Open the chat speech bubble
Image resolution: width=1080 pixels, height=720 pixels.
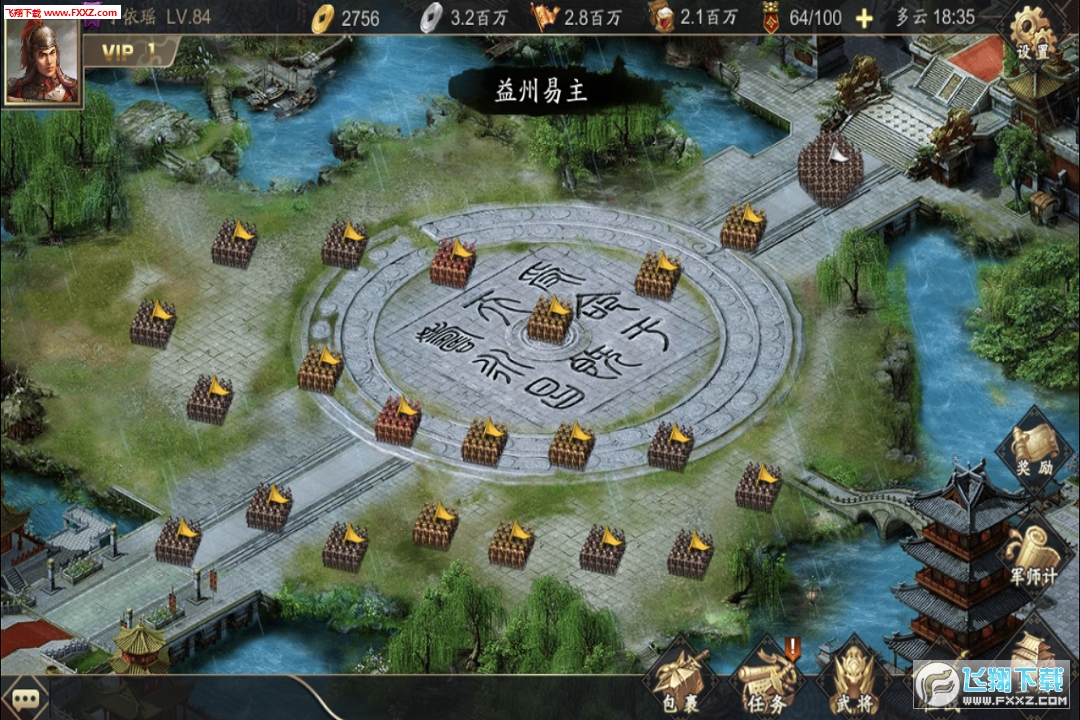(26, 698)
